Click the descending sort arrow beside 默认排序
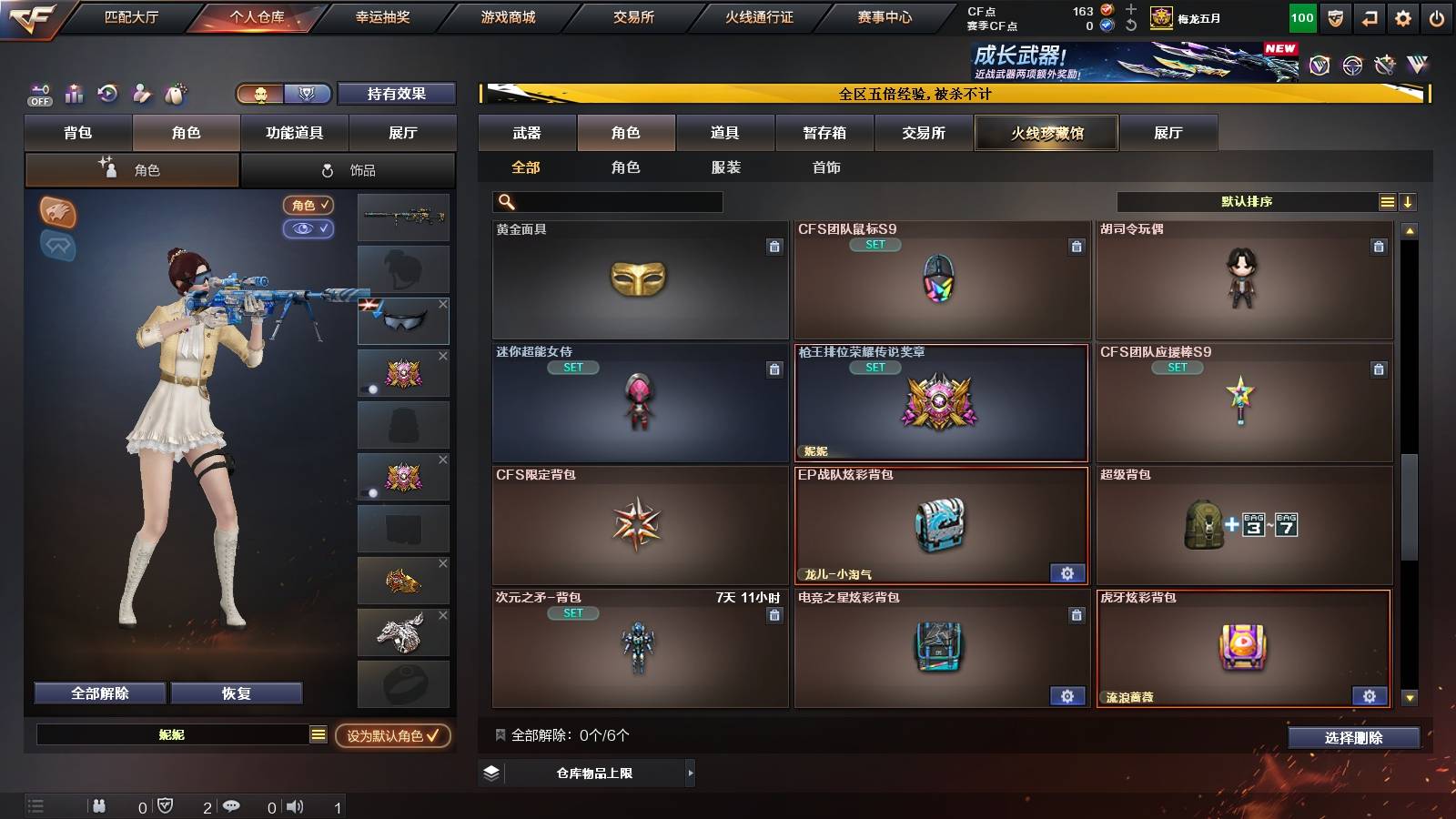 (1409, 201)
